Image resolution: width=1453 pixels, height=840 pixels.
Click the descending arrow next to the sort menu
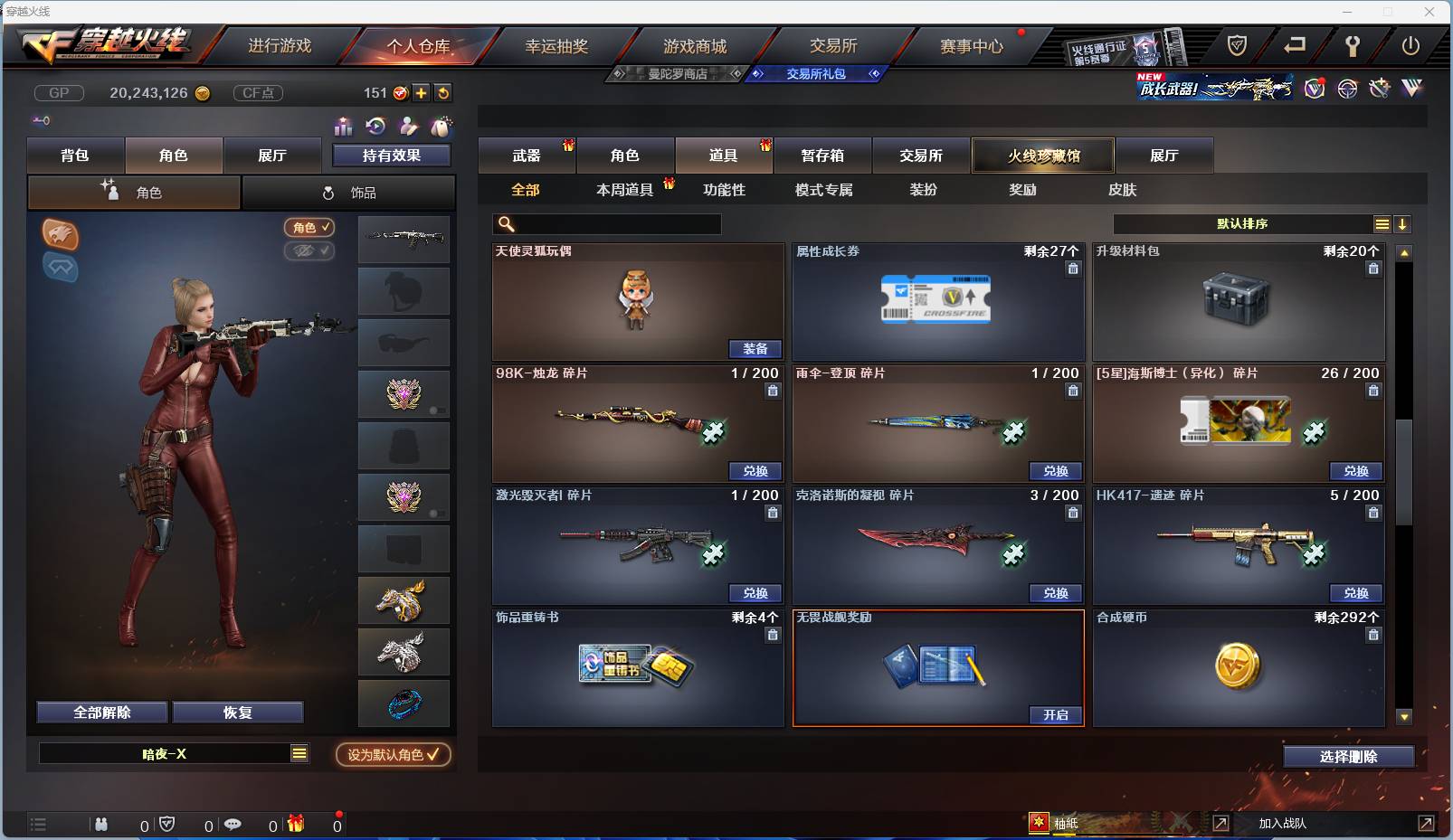click(x=1402, y=222)
